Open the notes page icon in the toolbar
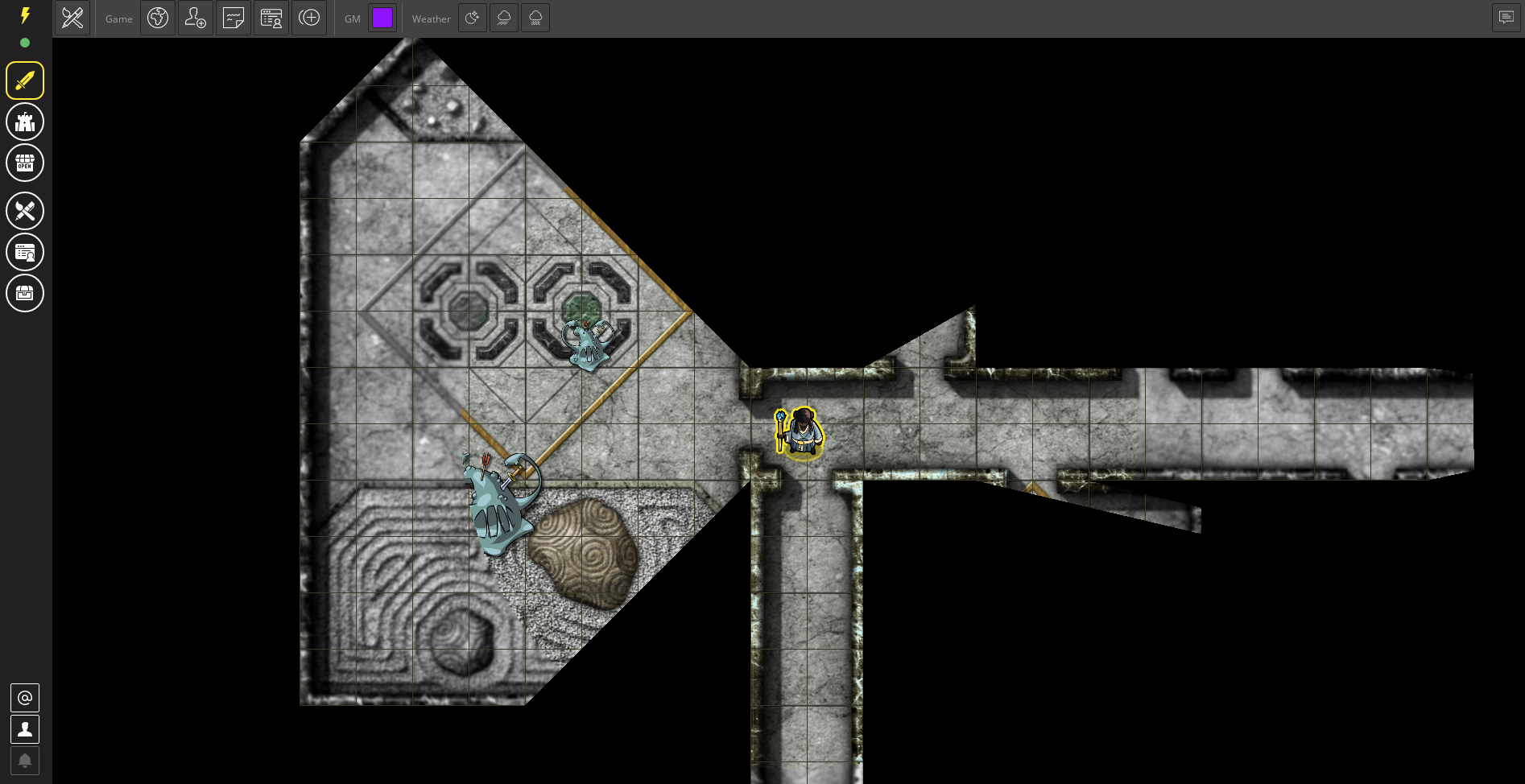 click(x=234, y=18)
